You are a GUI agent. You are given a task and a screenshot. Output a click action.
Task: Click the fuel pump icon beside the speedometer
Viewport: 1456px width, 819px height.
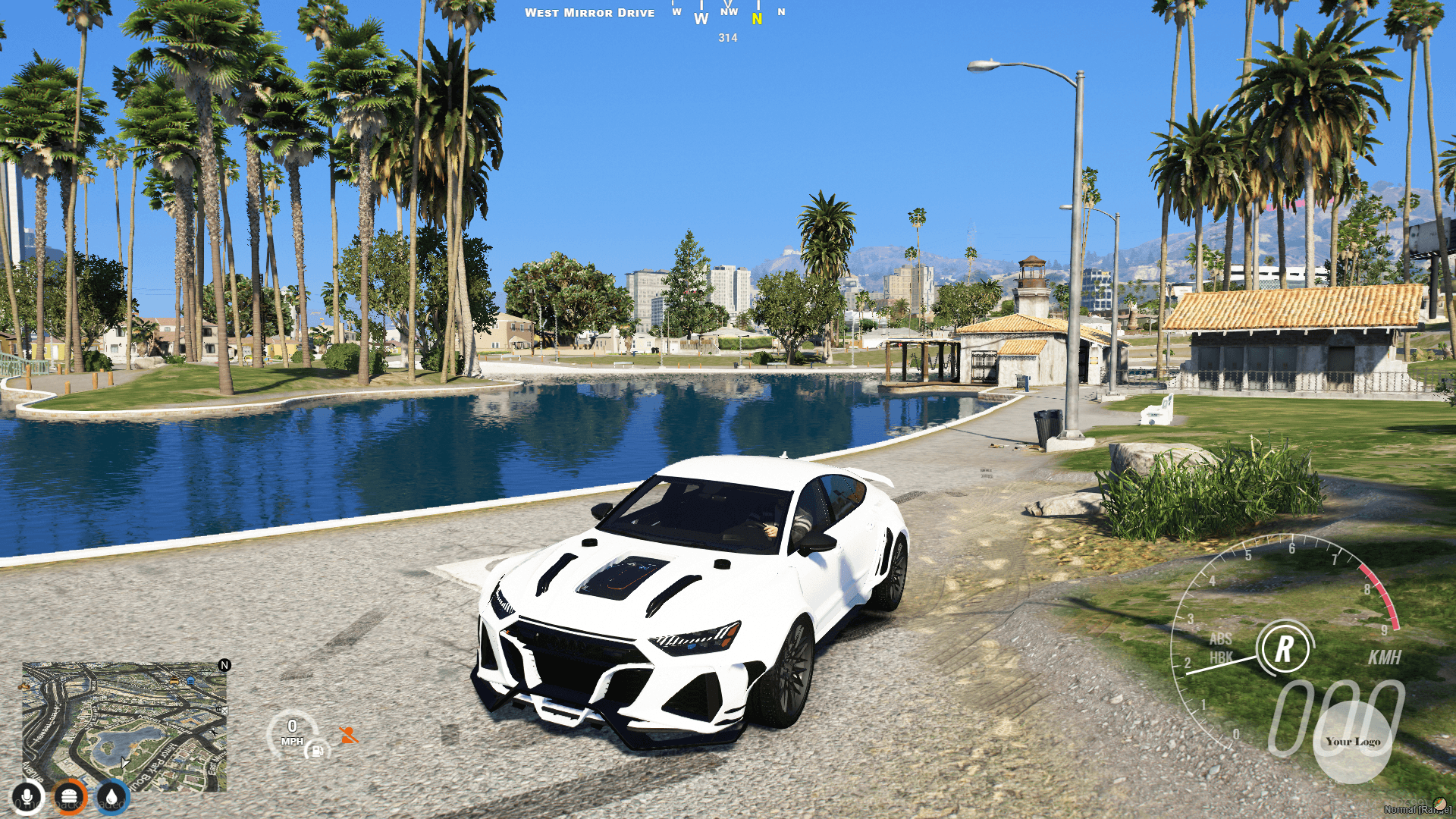(x=317, y=752)
